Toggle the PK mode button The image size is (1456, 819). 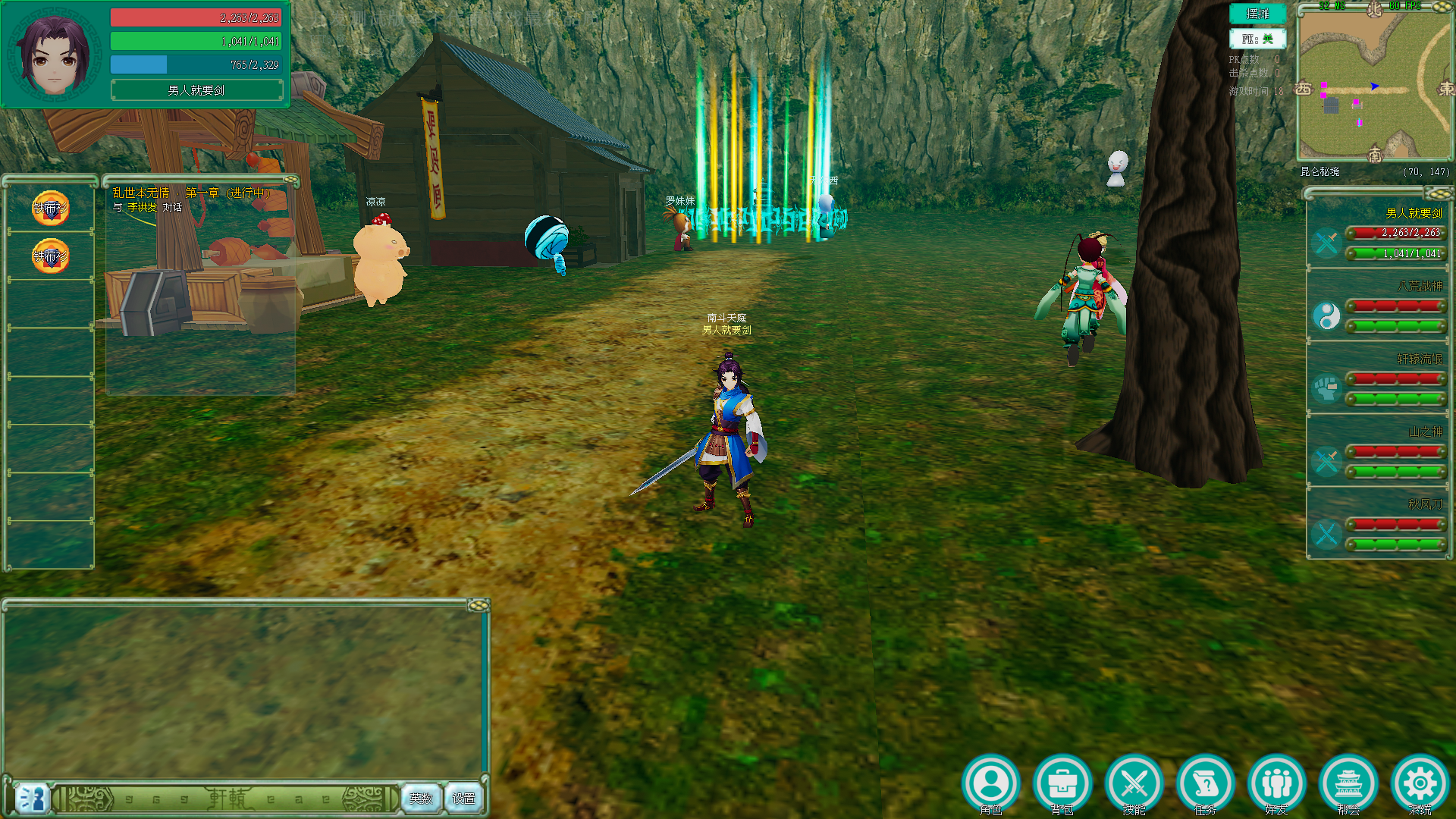[x=1257, y=39]
